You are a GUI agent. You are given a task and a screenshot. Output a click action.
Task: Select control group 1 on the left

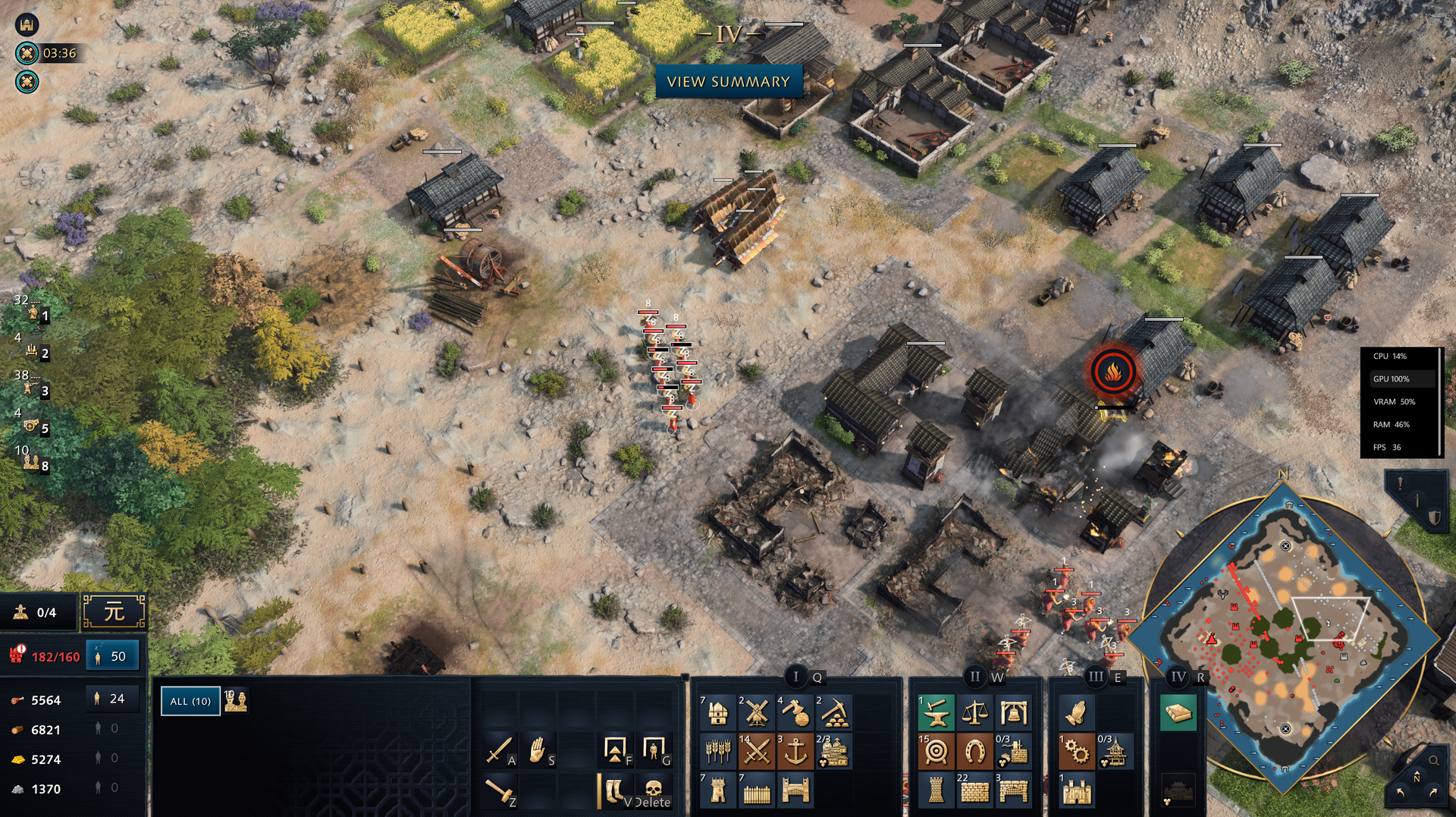[x=33, y=313]
